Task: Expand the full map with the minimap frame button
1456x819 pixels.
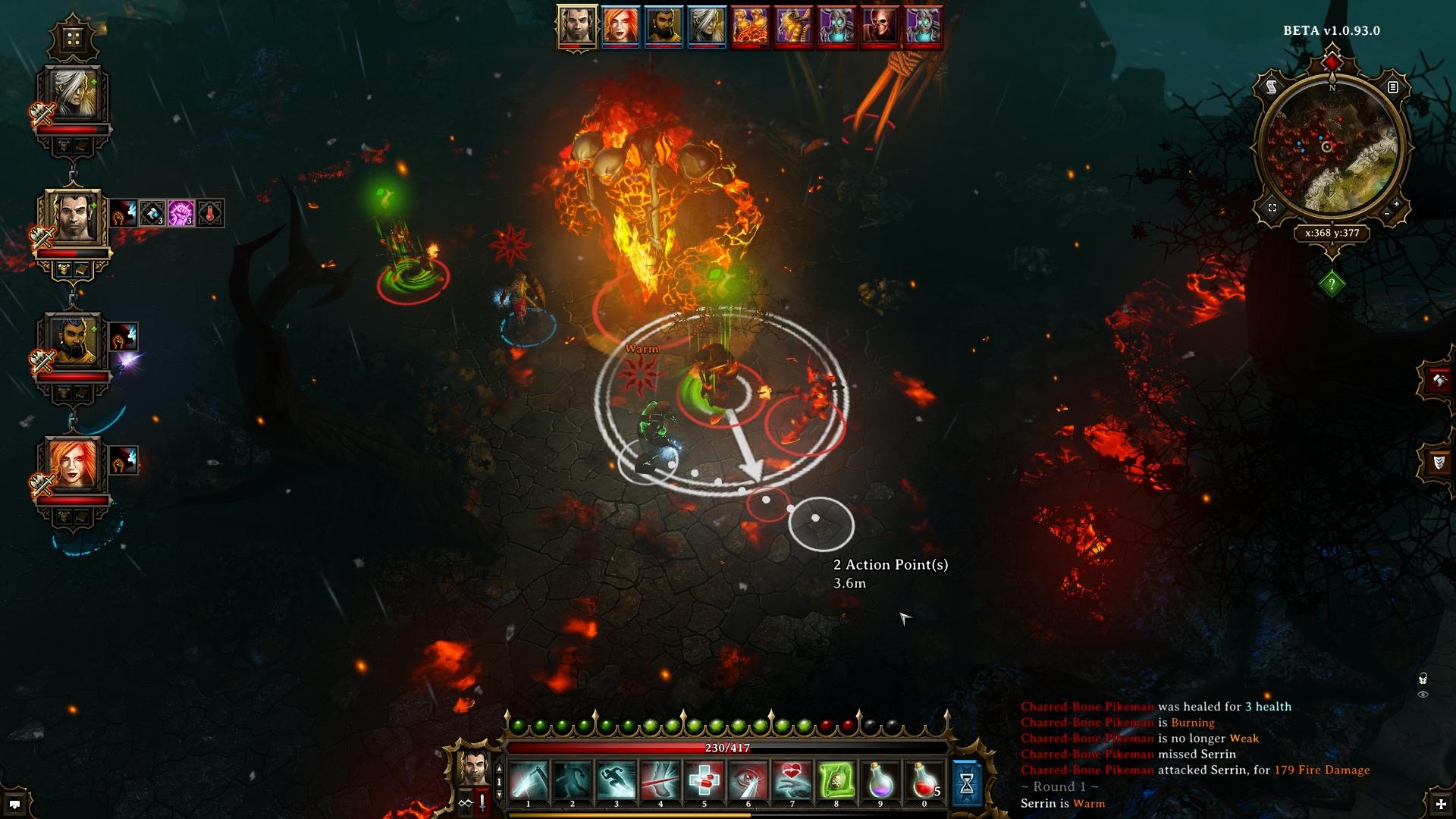Action: [x=1272, y=208]
